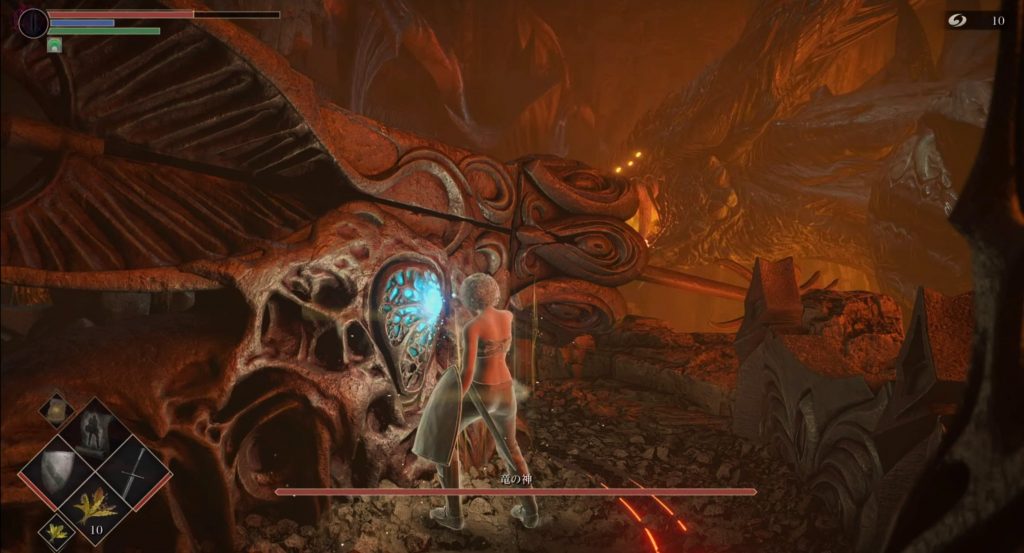
Task: Click the round character emblem beside the bars
Action: [33, 23]
